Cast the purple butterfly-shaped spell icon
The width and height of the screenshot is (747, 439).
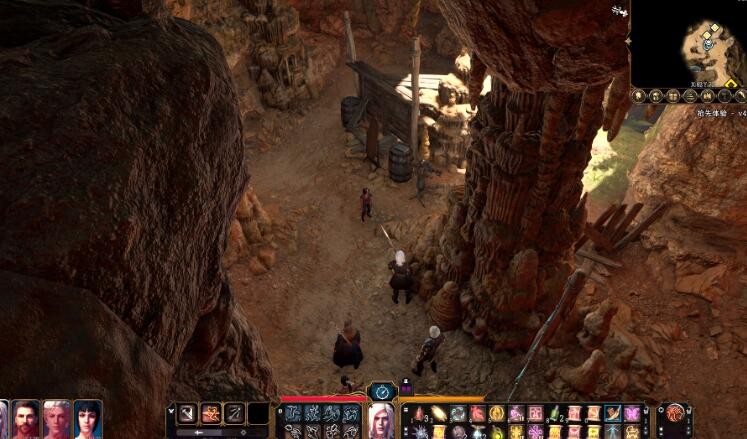click(x=631, y=413)
